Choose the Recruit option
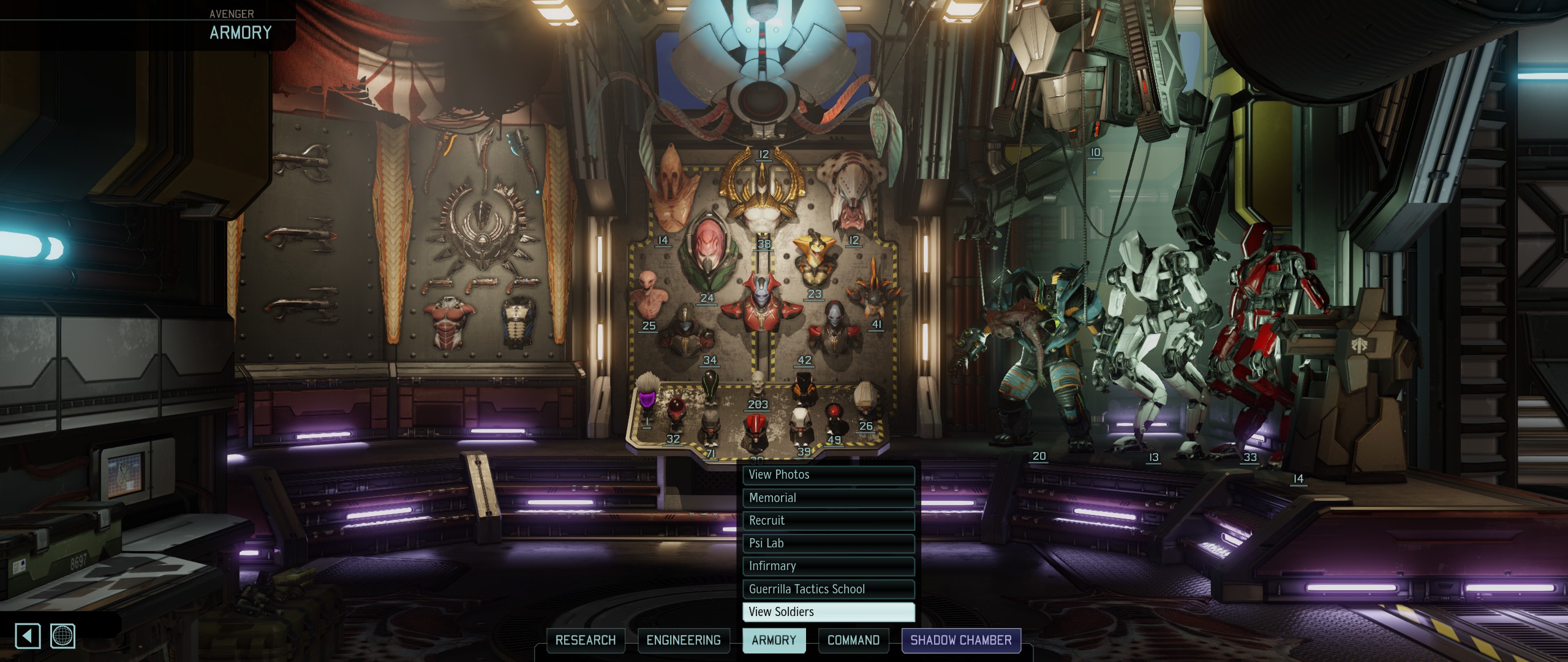The width and height of the screenshot is (1568, 662). pos(828,520)
